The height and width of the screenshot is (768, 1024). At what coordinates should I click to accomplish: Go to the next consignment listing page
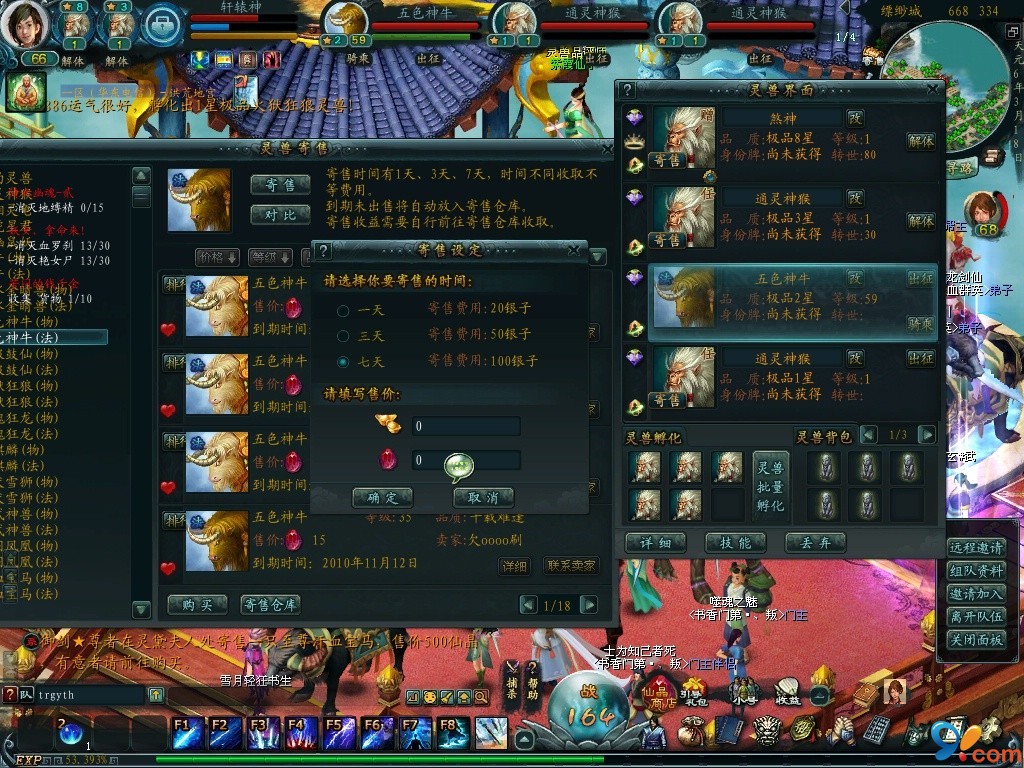pyautogui.click(x=589, y=605)
